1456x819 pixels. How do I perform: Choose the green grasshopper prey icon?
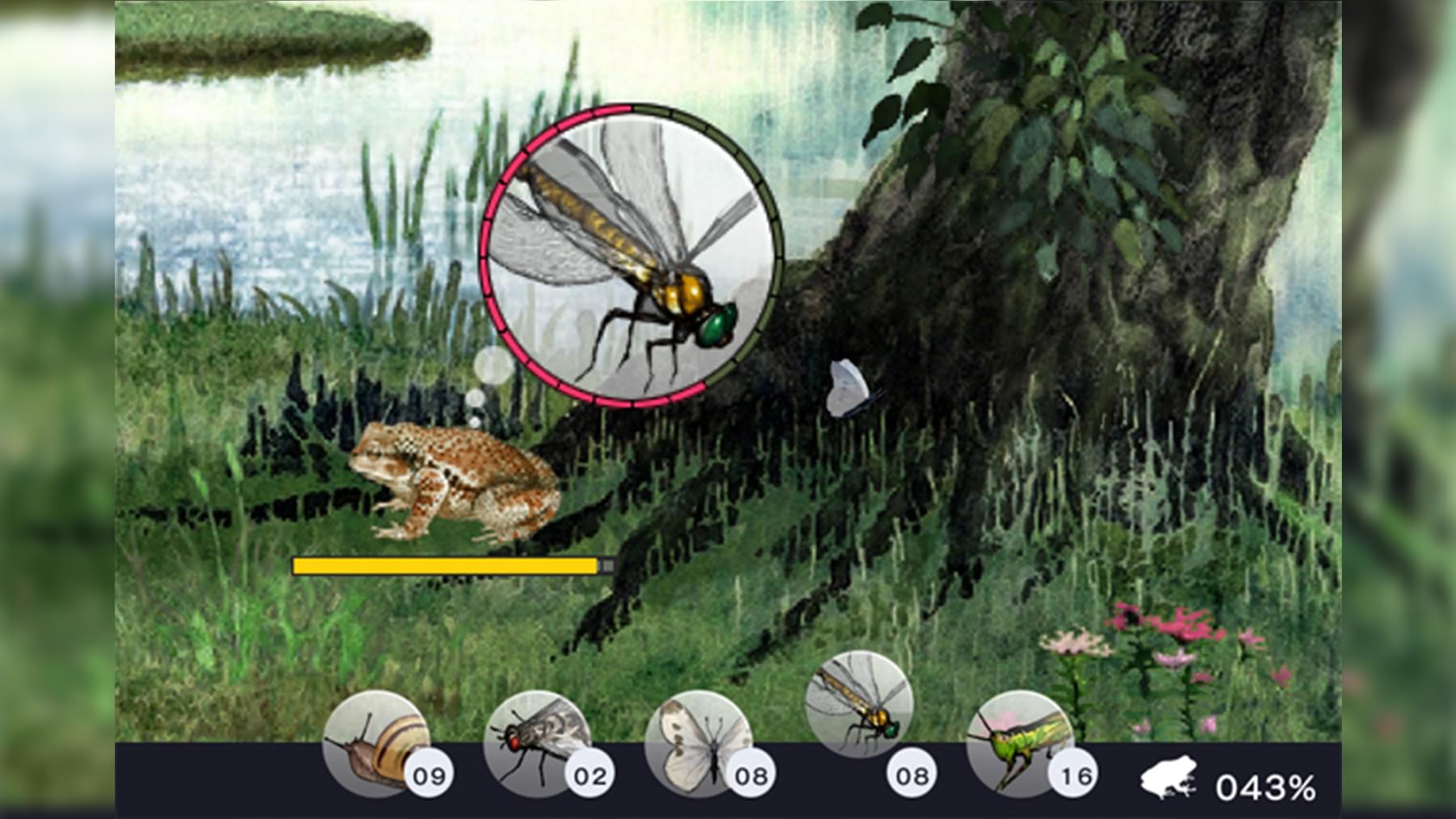point(1018,744)
